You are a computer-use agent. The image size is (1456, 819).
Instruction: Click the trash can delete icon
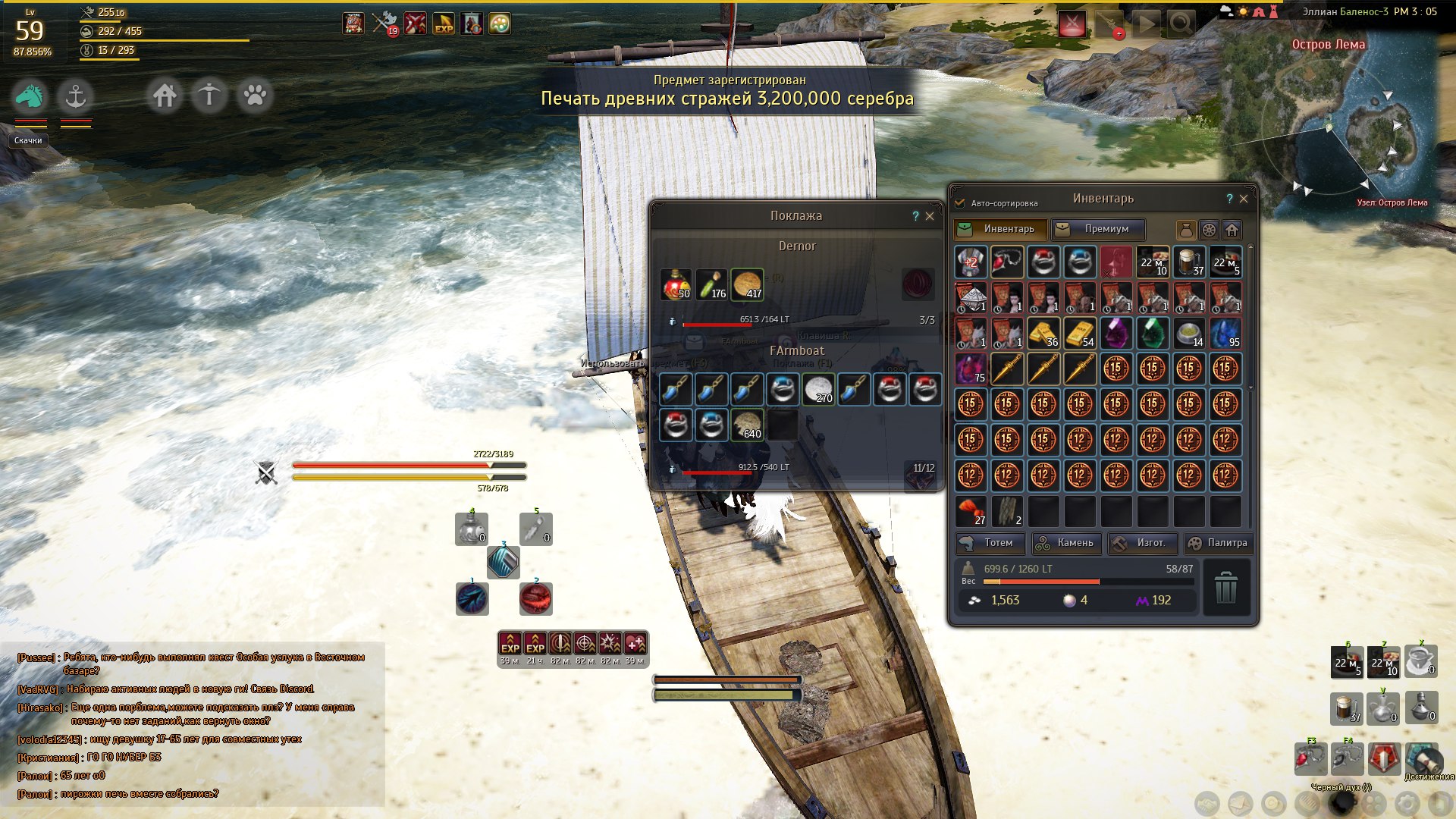click(1225, 588)
